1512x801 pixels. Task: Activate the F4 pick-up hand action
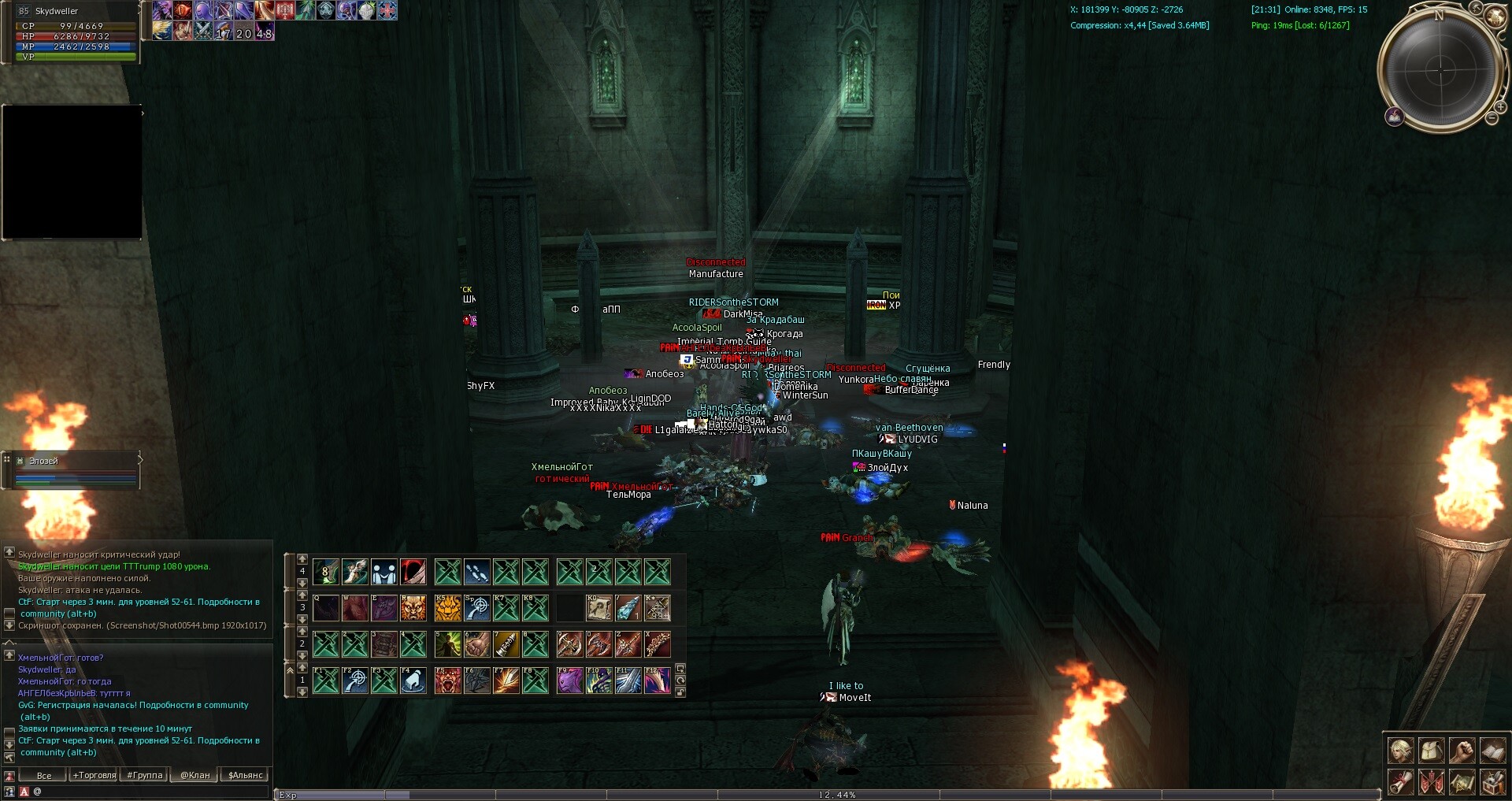(413, 680)
